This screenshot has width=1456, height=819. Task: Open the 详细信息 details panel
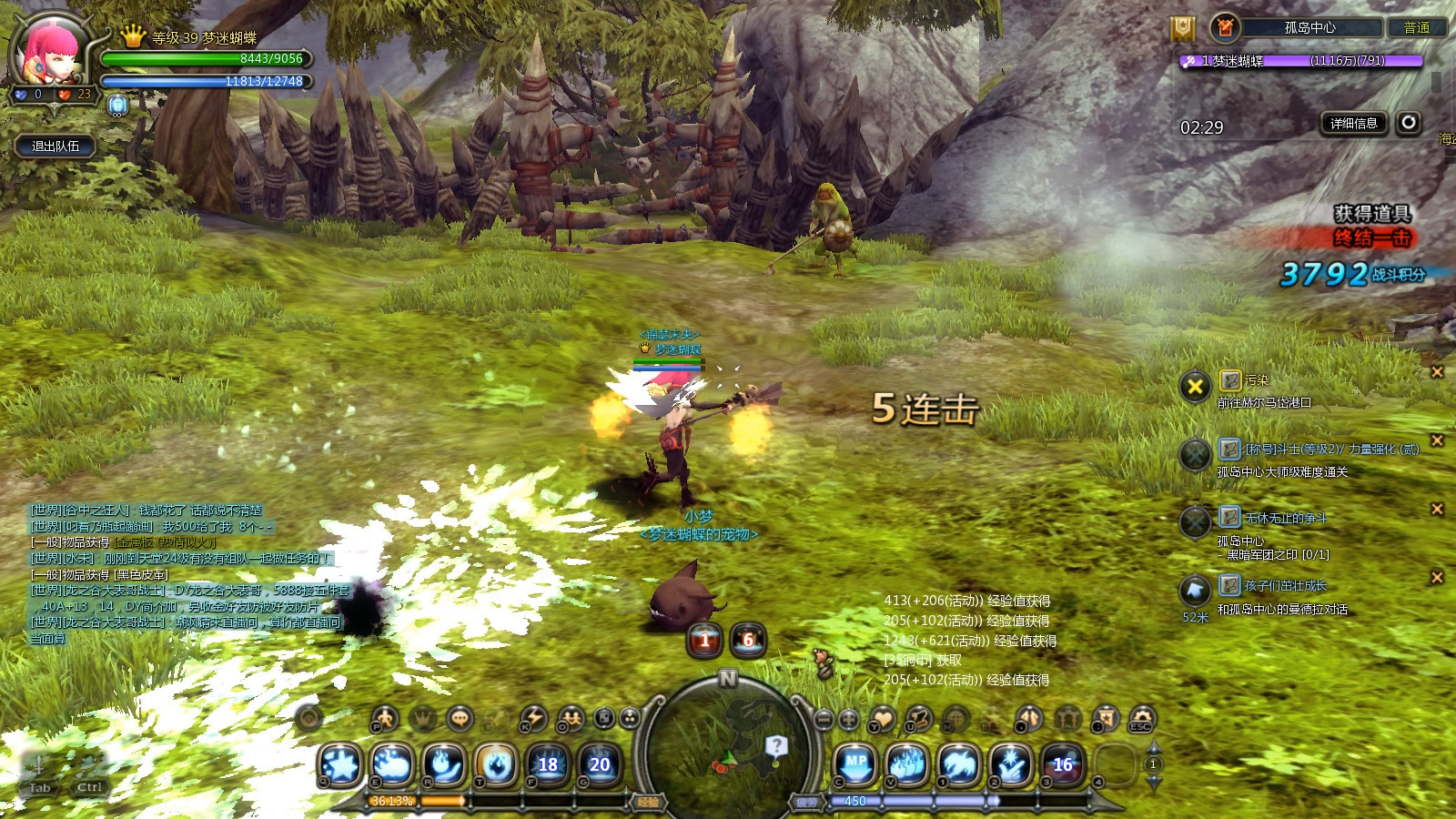coord(1353,124)
